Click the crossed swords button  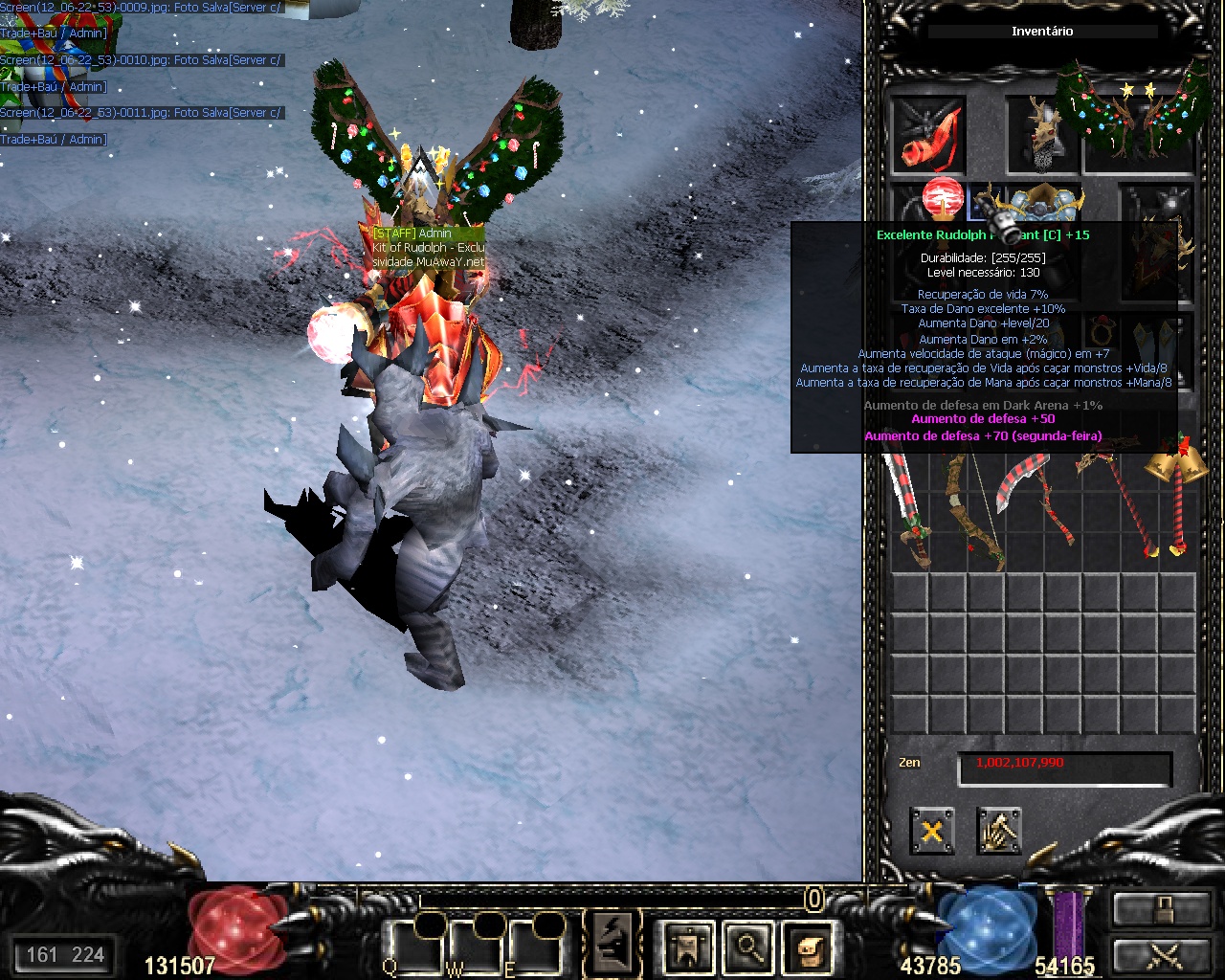tap(1161, 956)
